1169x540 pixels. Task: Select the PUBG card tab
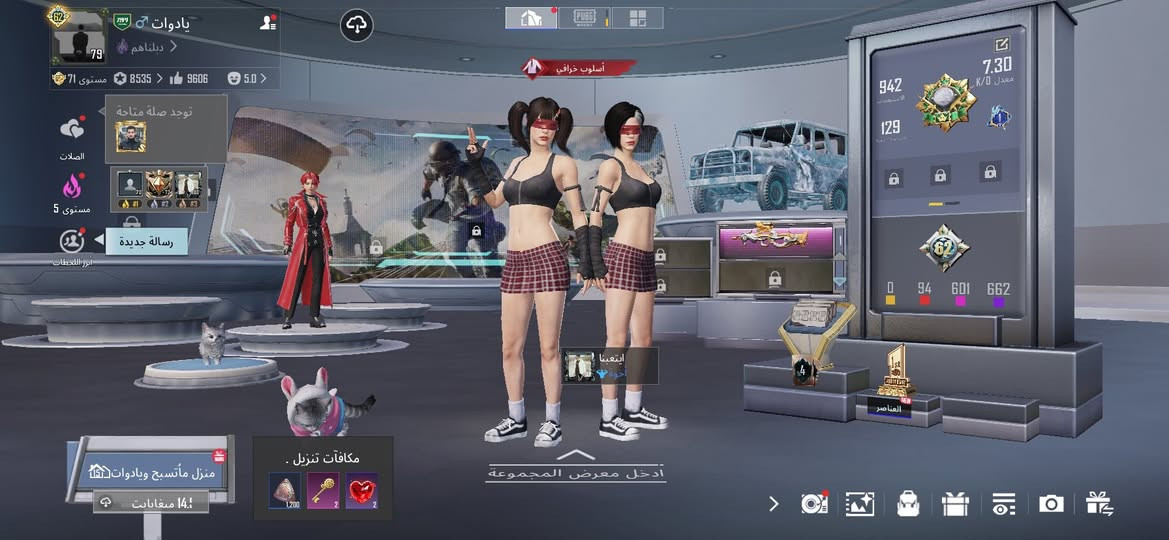coord(584,18)
